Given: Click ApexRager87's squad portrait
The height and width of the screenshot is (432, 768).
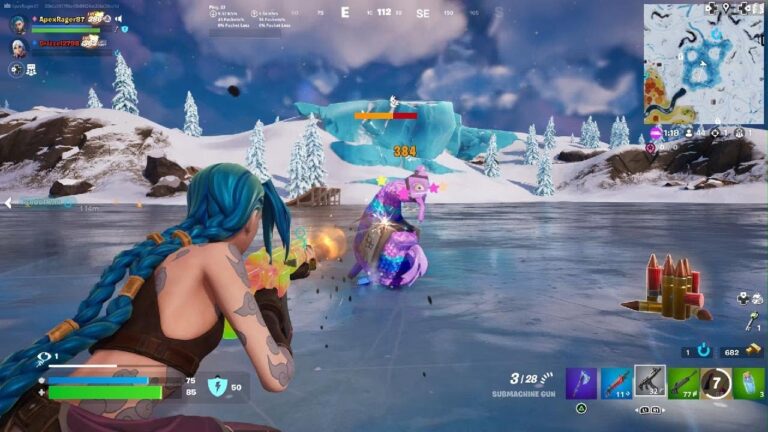Looking at the screenshot, I should (18, 25).
